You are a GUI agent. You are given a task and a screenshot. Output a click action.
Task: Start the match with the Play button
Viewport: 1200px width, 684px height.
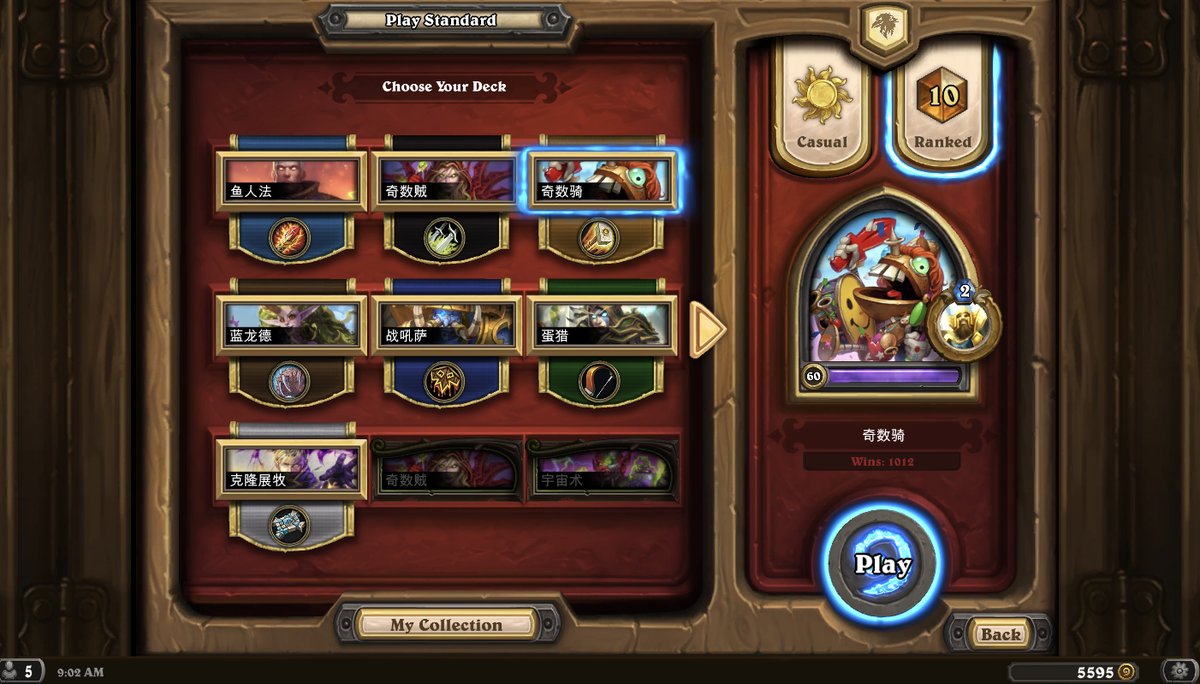tap(882, 563)
